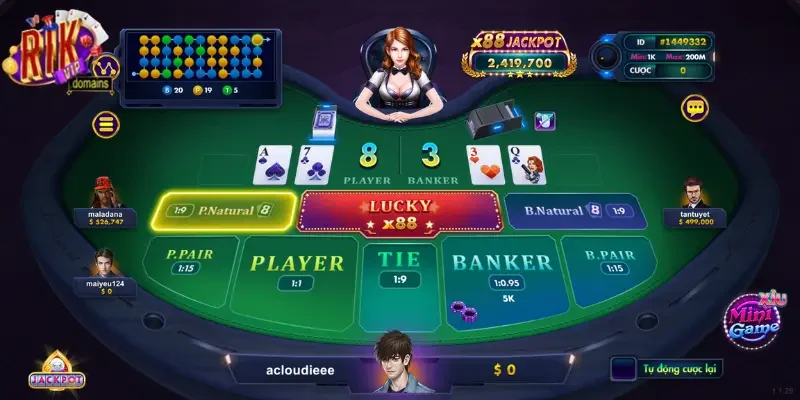Place a bet on TIE
Viewport: 800px width, 400px height.
[399, 268]
